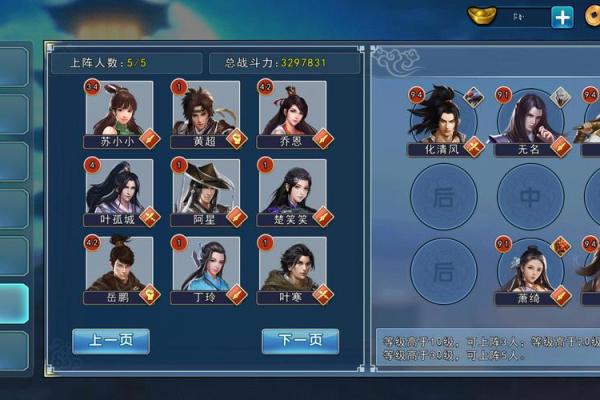Go to previous page with 上一页
Image resolution: width=600 pixels, height=400 pixels.
click(x=111, y=341)
